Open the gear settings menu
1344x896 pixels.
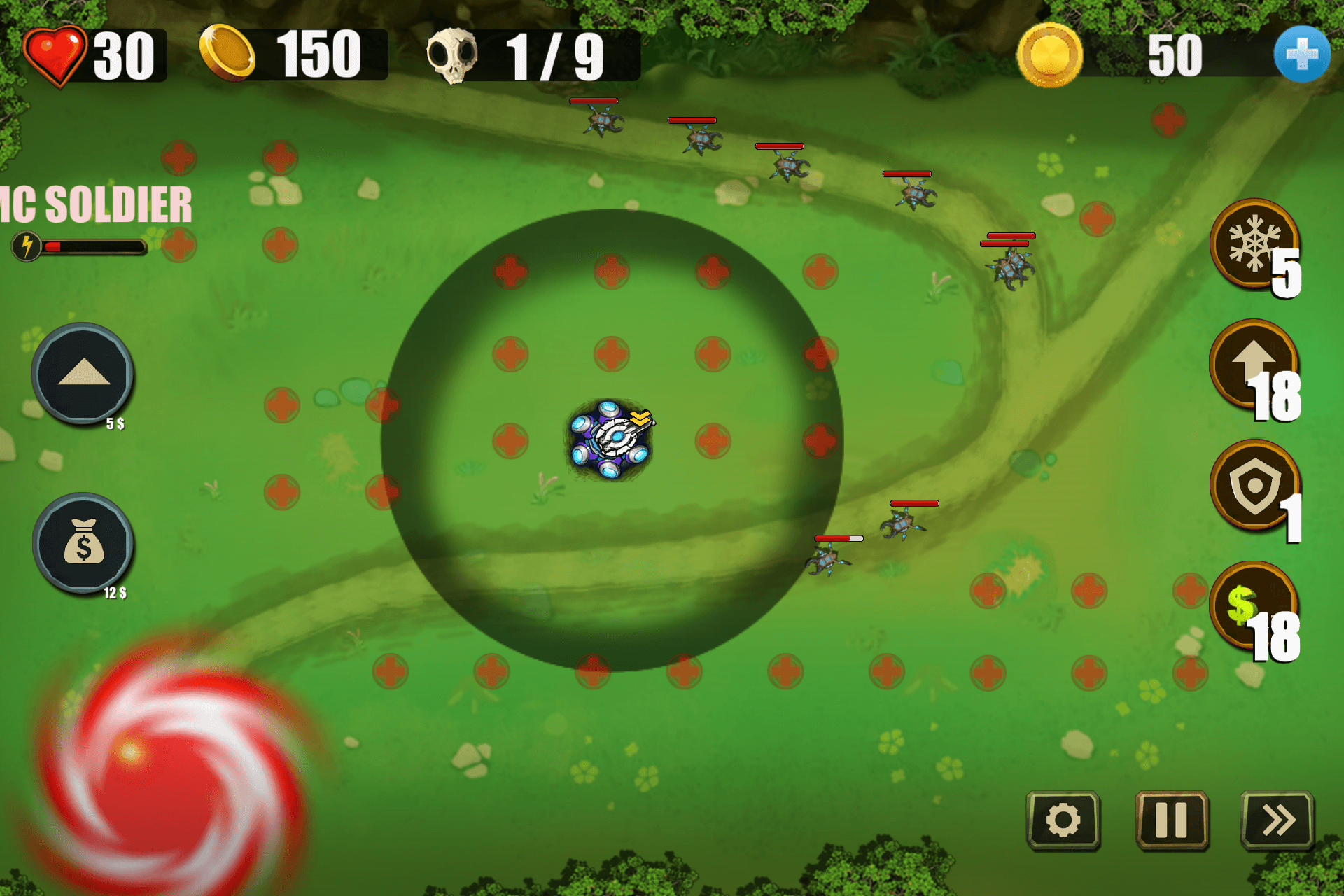pos(1063,820)
